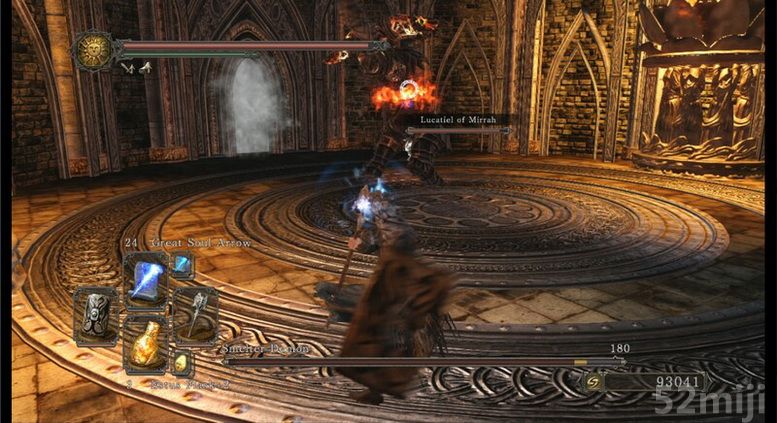Viewport: 777px width, 423px height.
Task: Select the Great Soul Arrow spell slot
Action: coord(145,279)
